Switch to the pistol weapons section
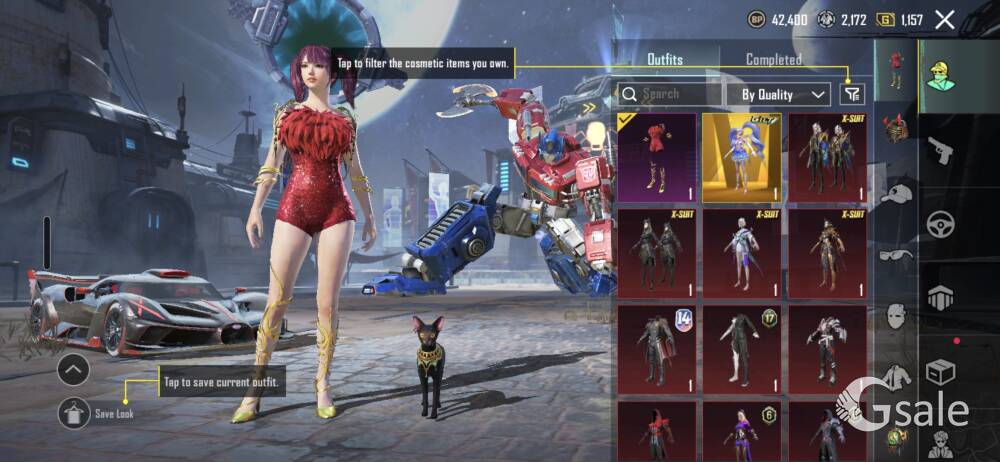 939,150
